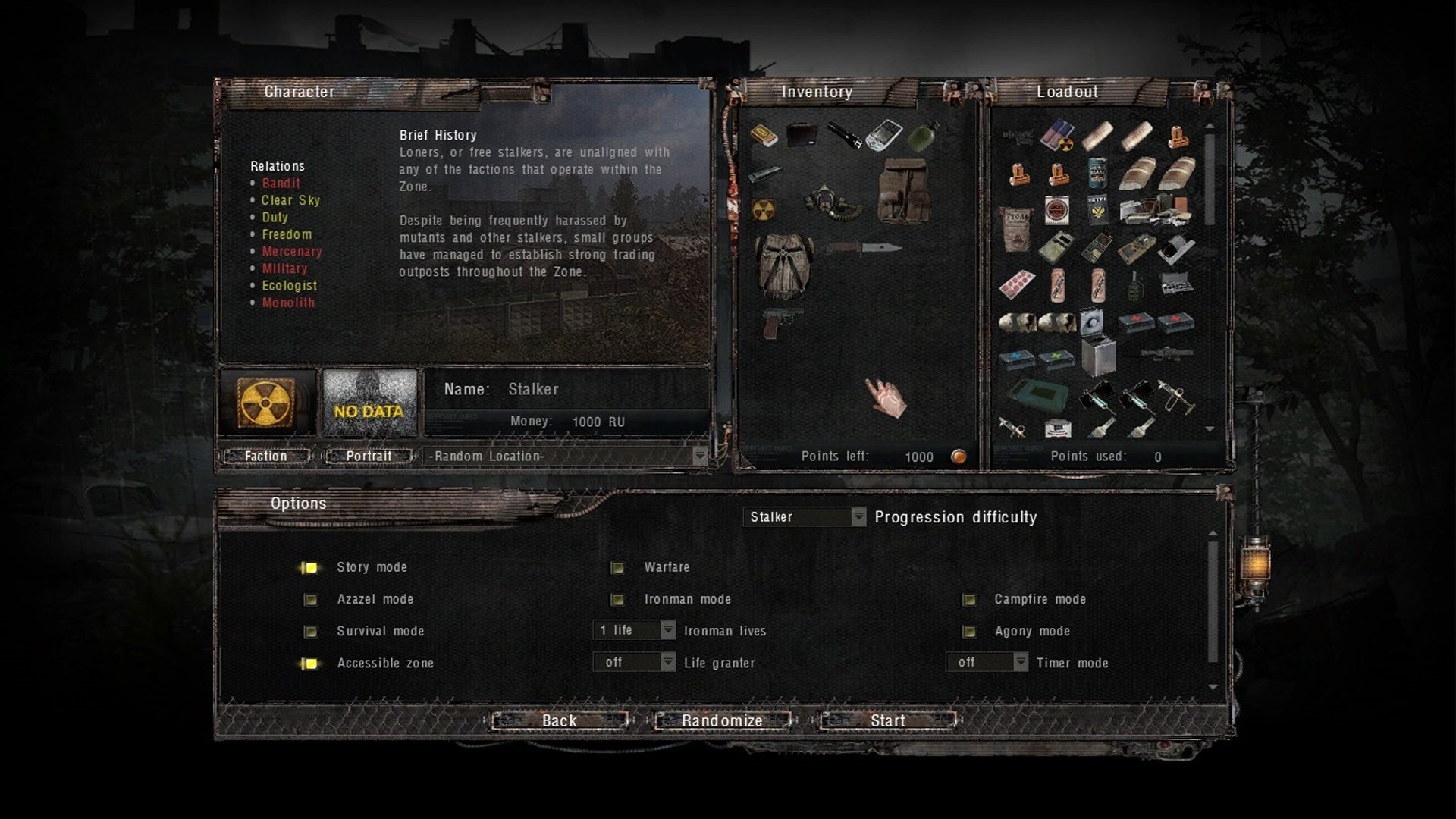Turn on Agony mode

coord(968,632)
